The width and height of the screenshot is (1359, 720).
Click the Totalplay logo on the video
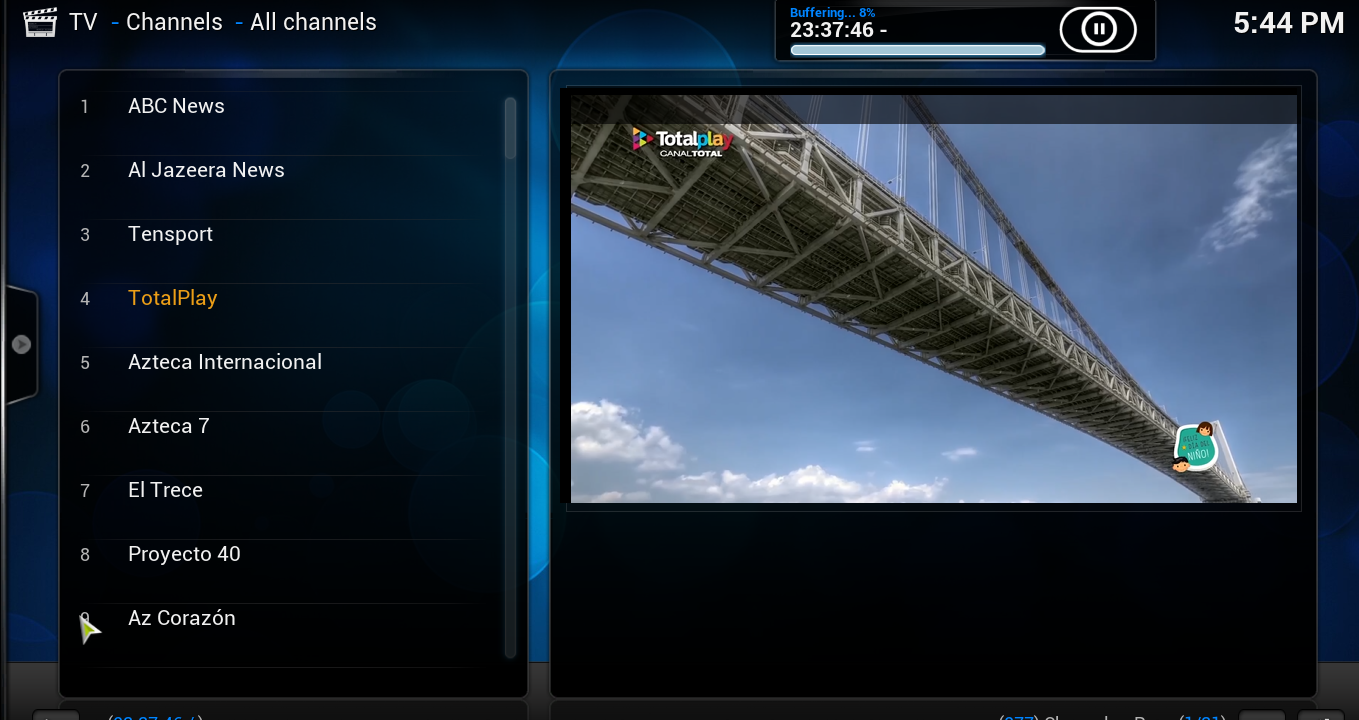pos(681,140)
